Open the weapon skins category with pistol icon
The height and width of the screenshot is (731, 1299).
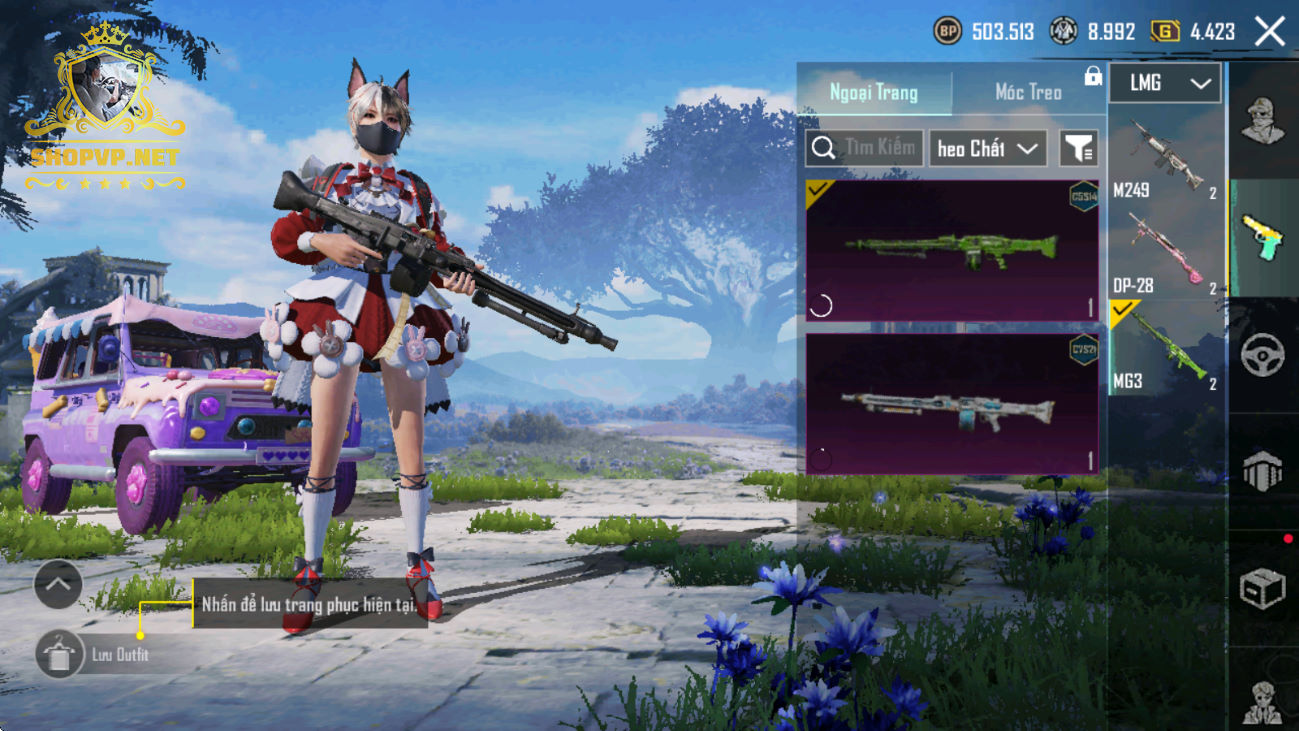pos(1262,238)
